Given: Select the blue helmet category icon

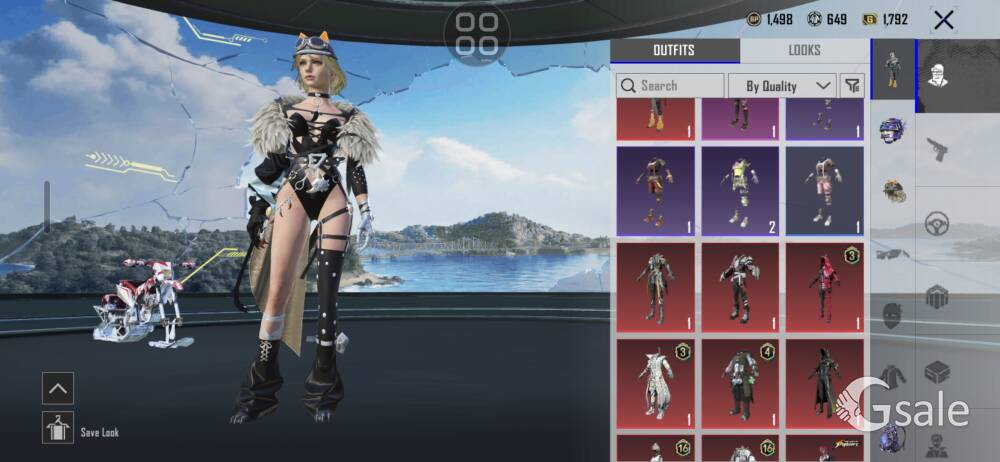Looking at the screenshot, I should (892, 130).
